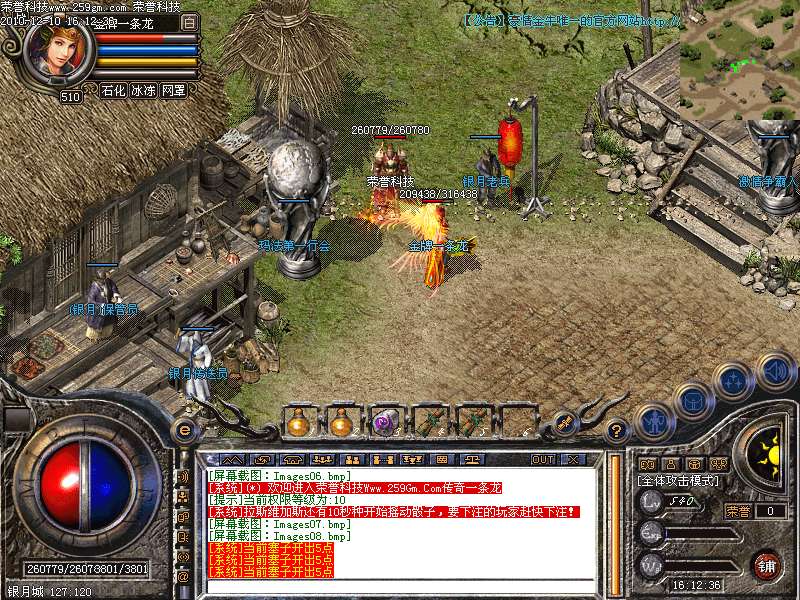This screenshot has width=800, height=600.
Task: Close the game with the X button
Action: [573, 459]
